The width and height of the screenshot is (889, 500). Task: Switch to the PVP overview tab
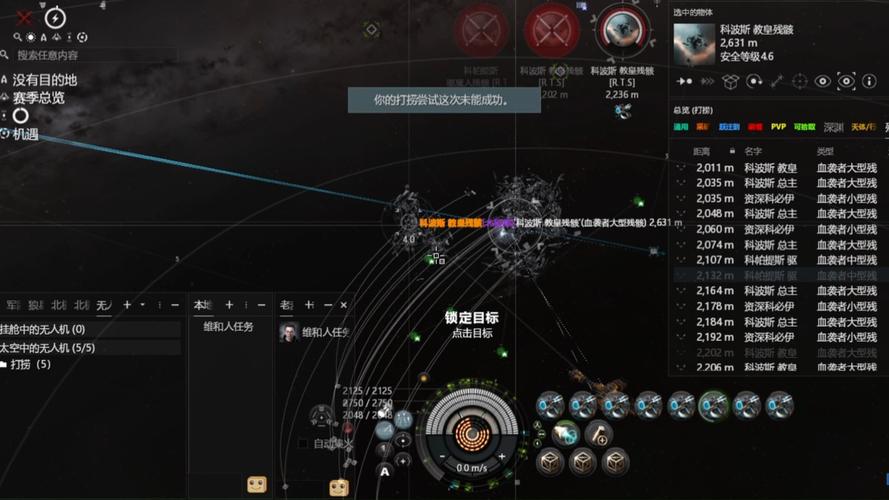(x=778, y=127)
